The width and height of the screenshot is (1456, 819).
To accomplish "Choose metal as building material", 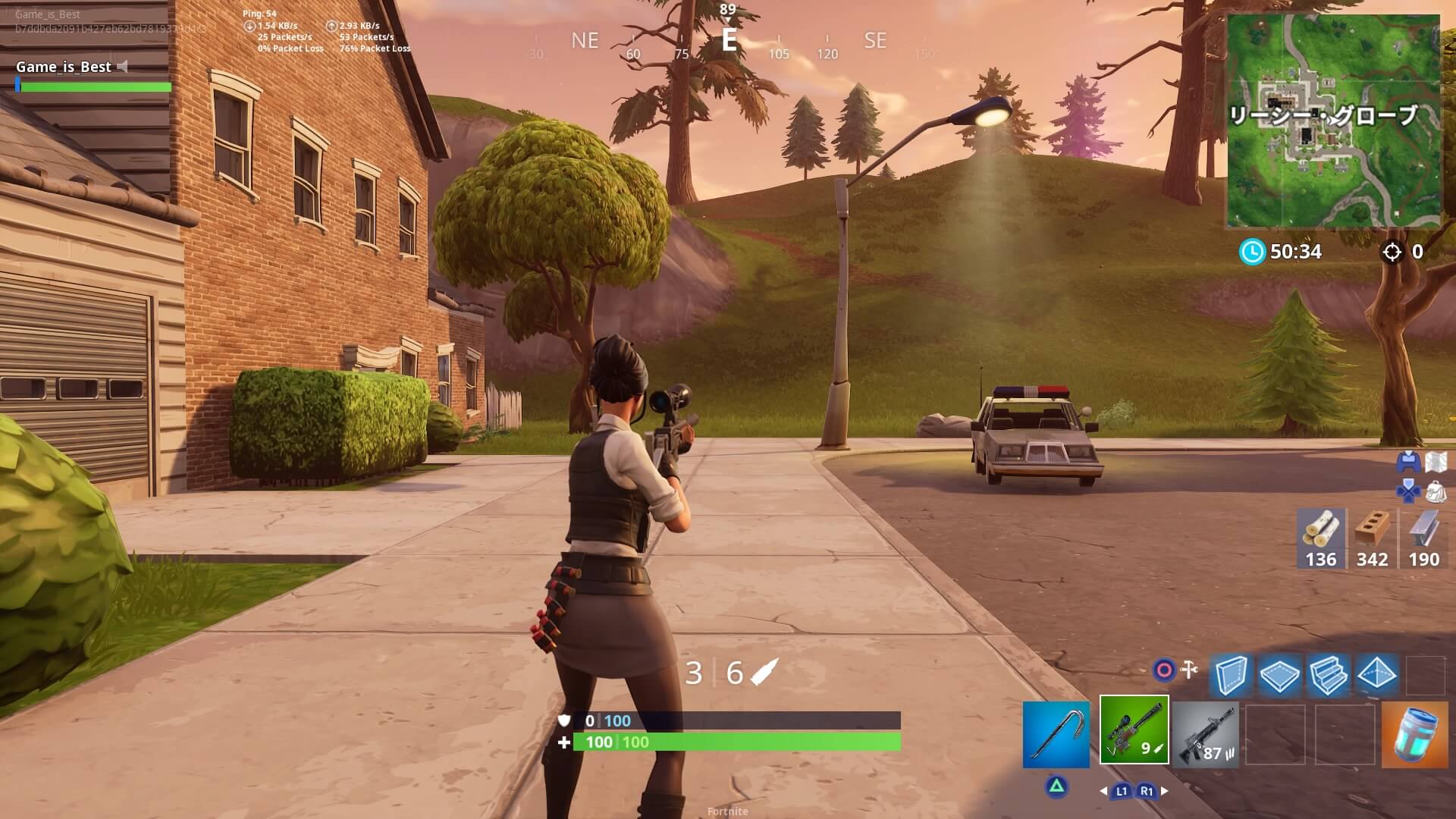I will click(1423, 538).
